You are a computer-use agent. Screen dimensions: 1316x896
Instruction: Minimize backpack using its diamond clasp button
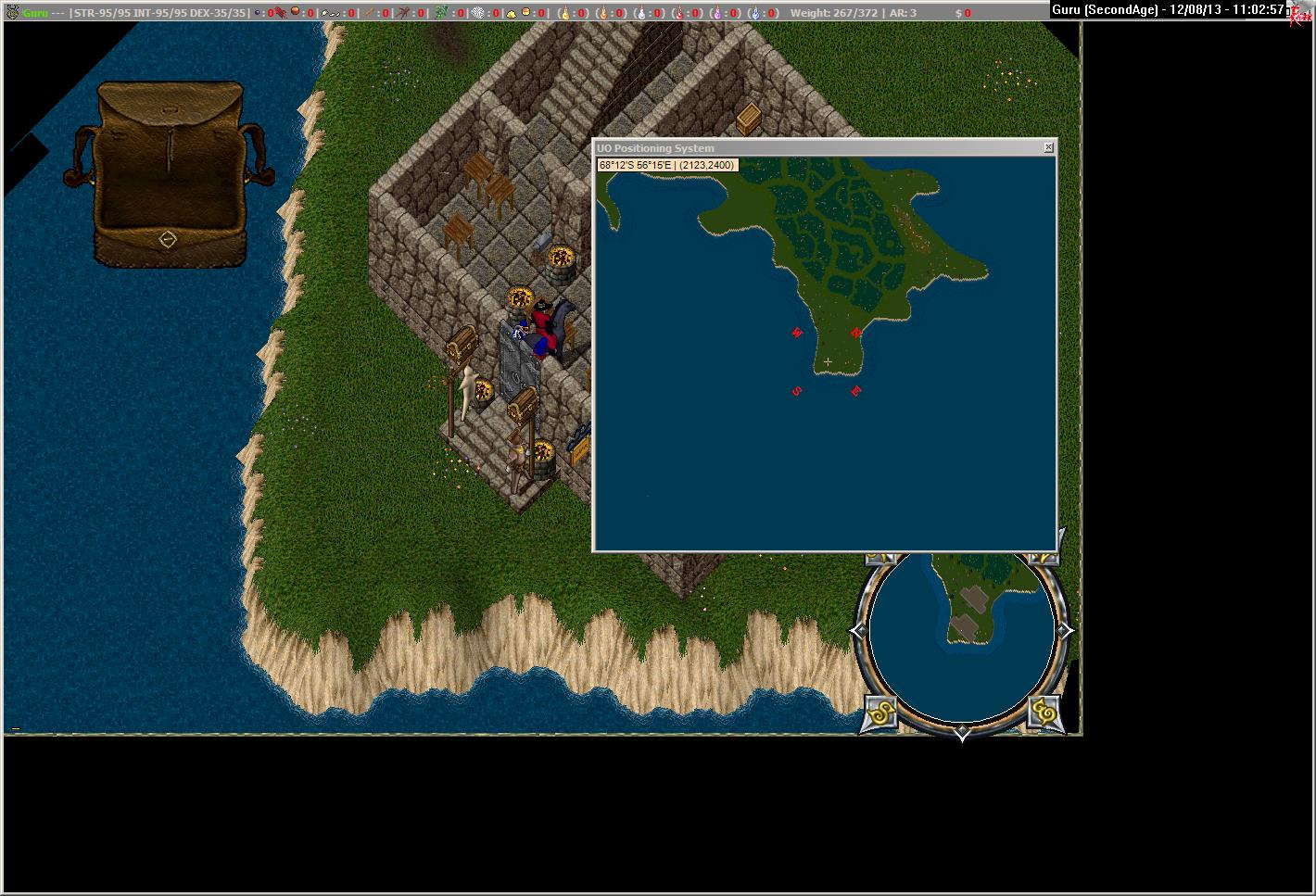(x=168, y=239)
